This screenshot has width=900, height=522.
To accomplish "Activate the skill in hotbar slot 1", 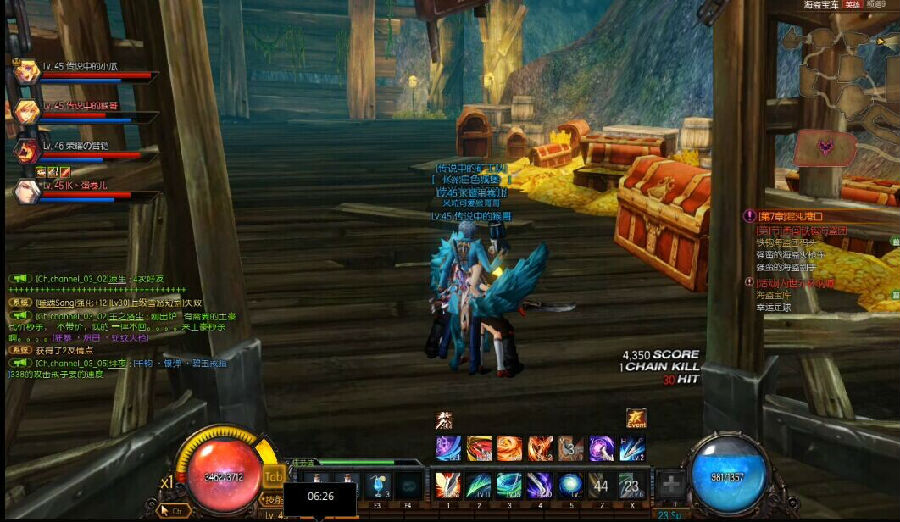I will [x=447, y=485].
